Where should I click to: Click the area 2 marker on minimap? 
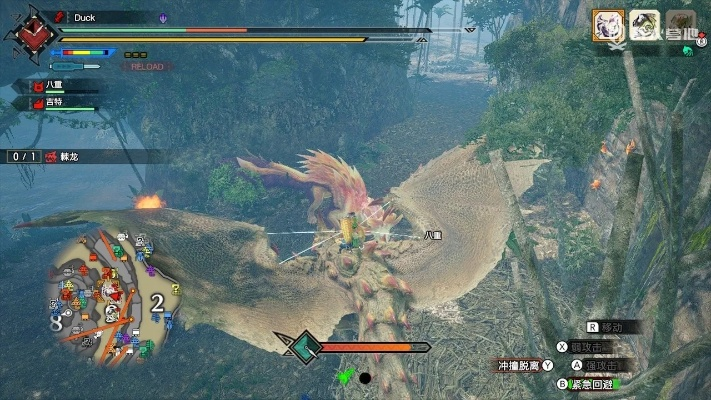point(157,303)
